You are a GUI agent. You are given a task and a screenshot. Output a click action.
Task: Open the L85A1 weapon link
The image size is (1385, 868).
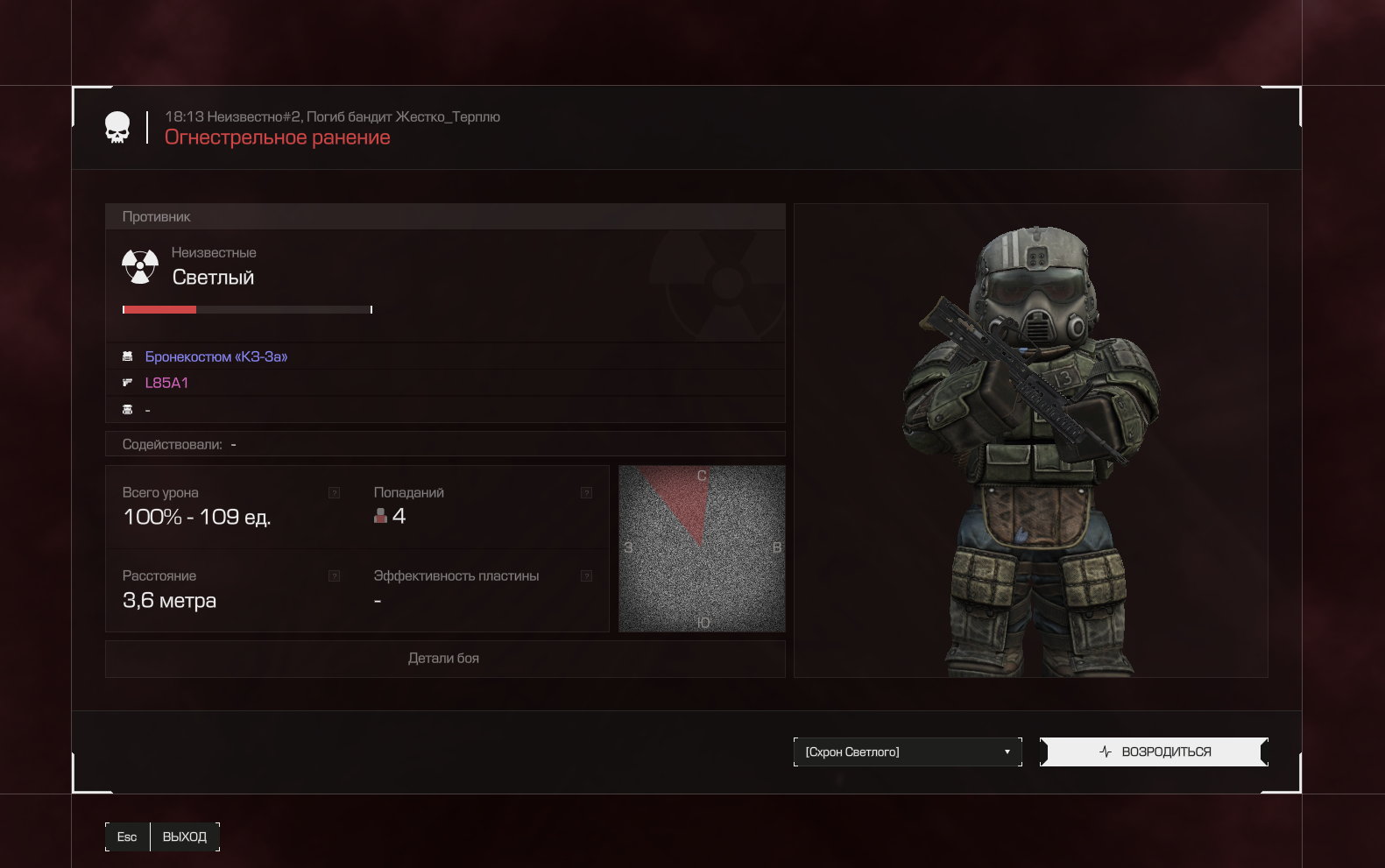[x=166, y=383]
